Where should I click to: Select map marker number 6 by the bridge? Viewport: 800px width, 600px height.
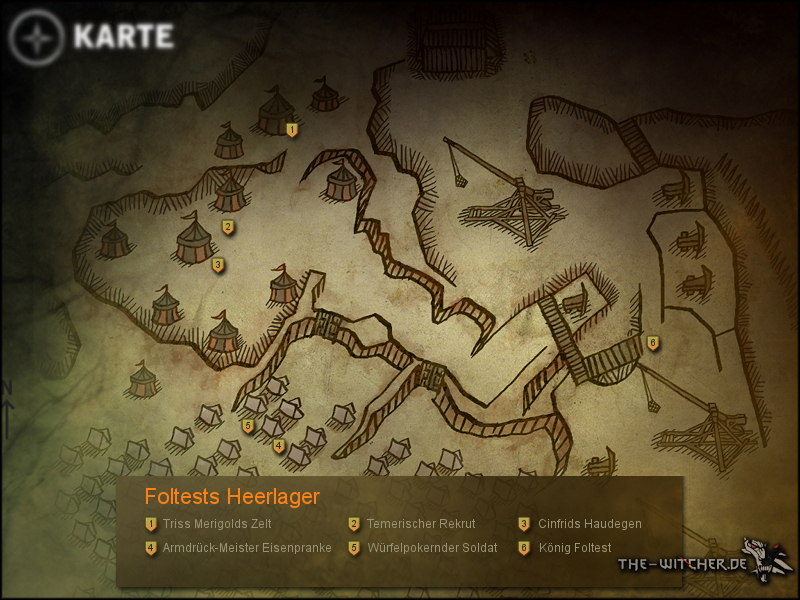[x=653, y=343]
